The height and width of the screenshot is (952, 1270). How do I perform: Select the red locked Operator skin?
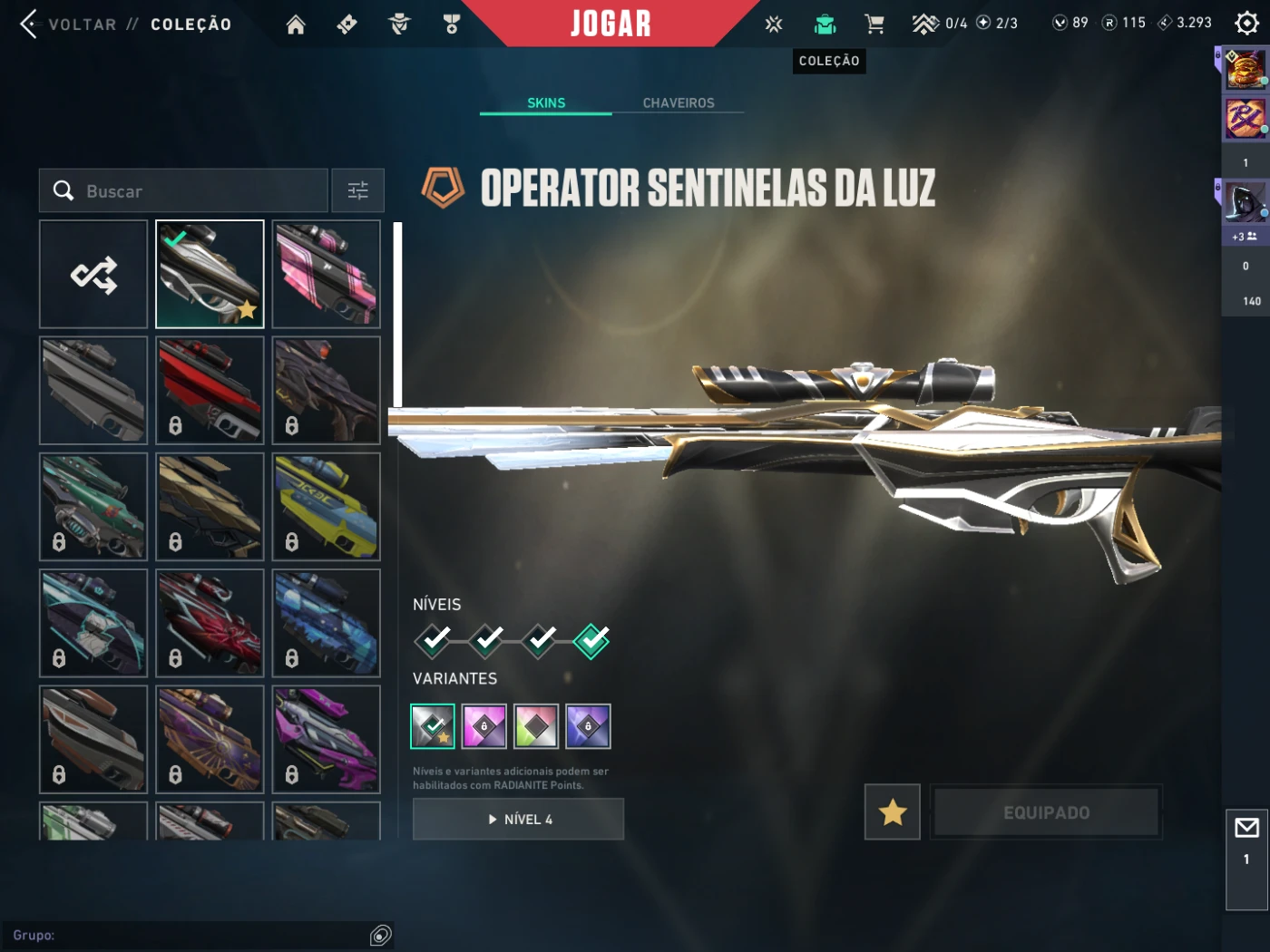pyautogui.click(x=210, y=390)
